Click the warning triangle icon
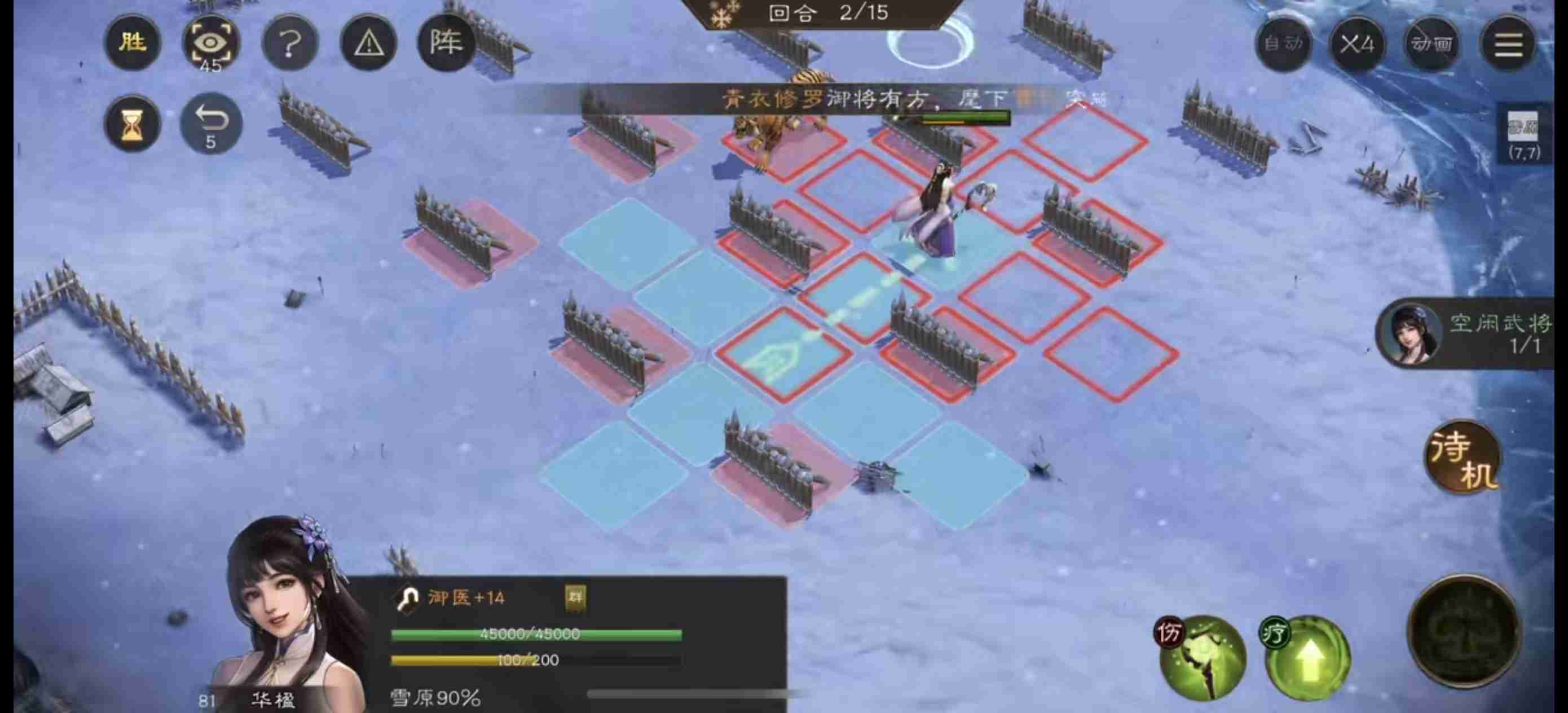Screen dimensions: 1568x713 (x=368, y=43)
